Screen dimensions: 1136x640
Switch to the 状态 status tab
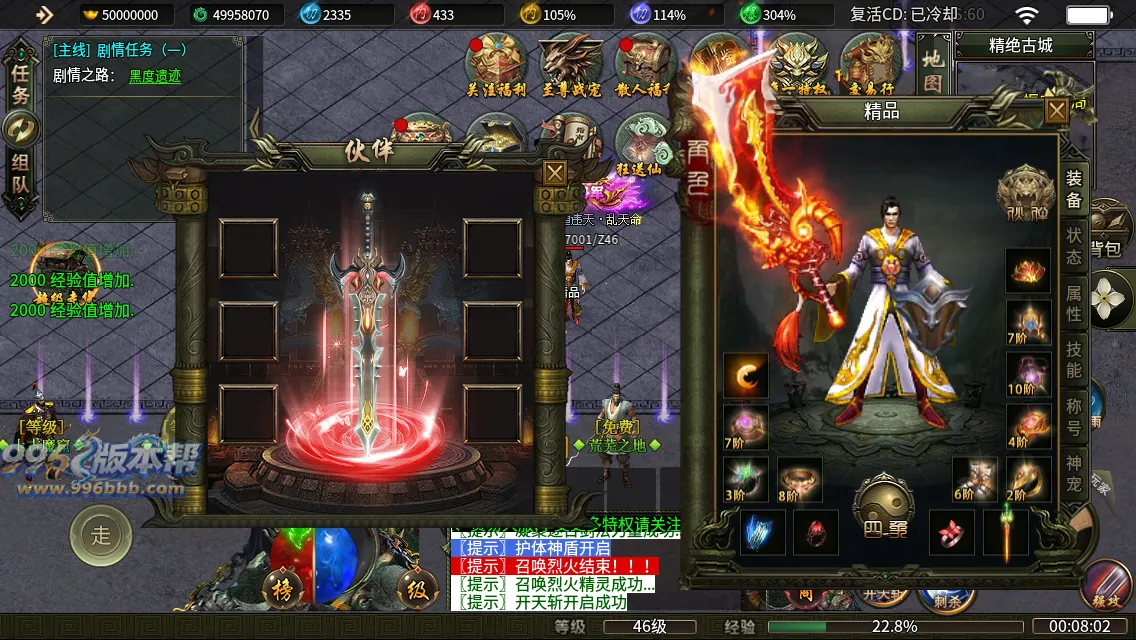point(1074,245)
